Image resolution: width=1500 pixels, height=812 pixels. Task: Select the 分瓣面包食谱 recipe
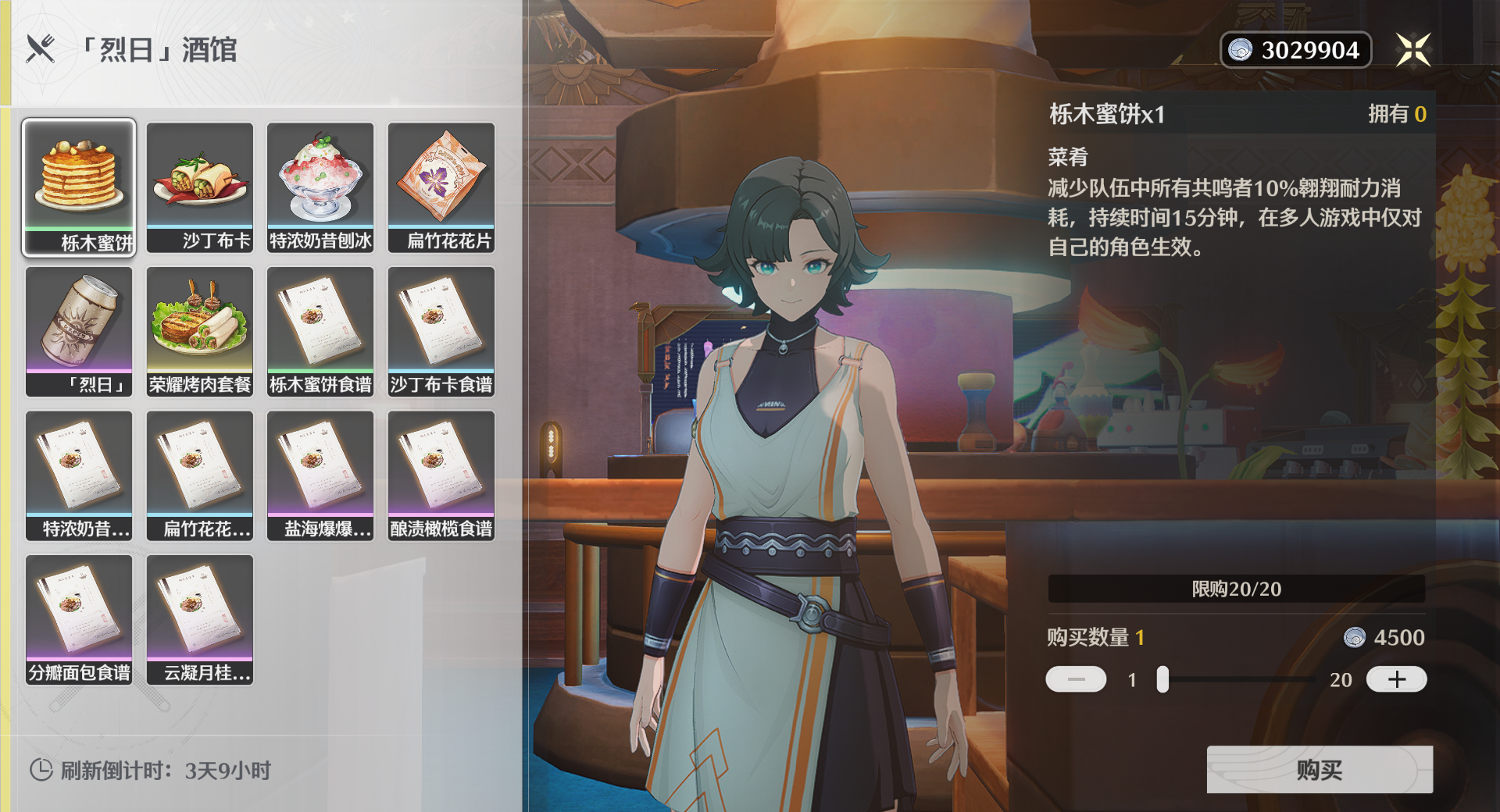pos(79,620)
